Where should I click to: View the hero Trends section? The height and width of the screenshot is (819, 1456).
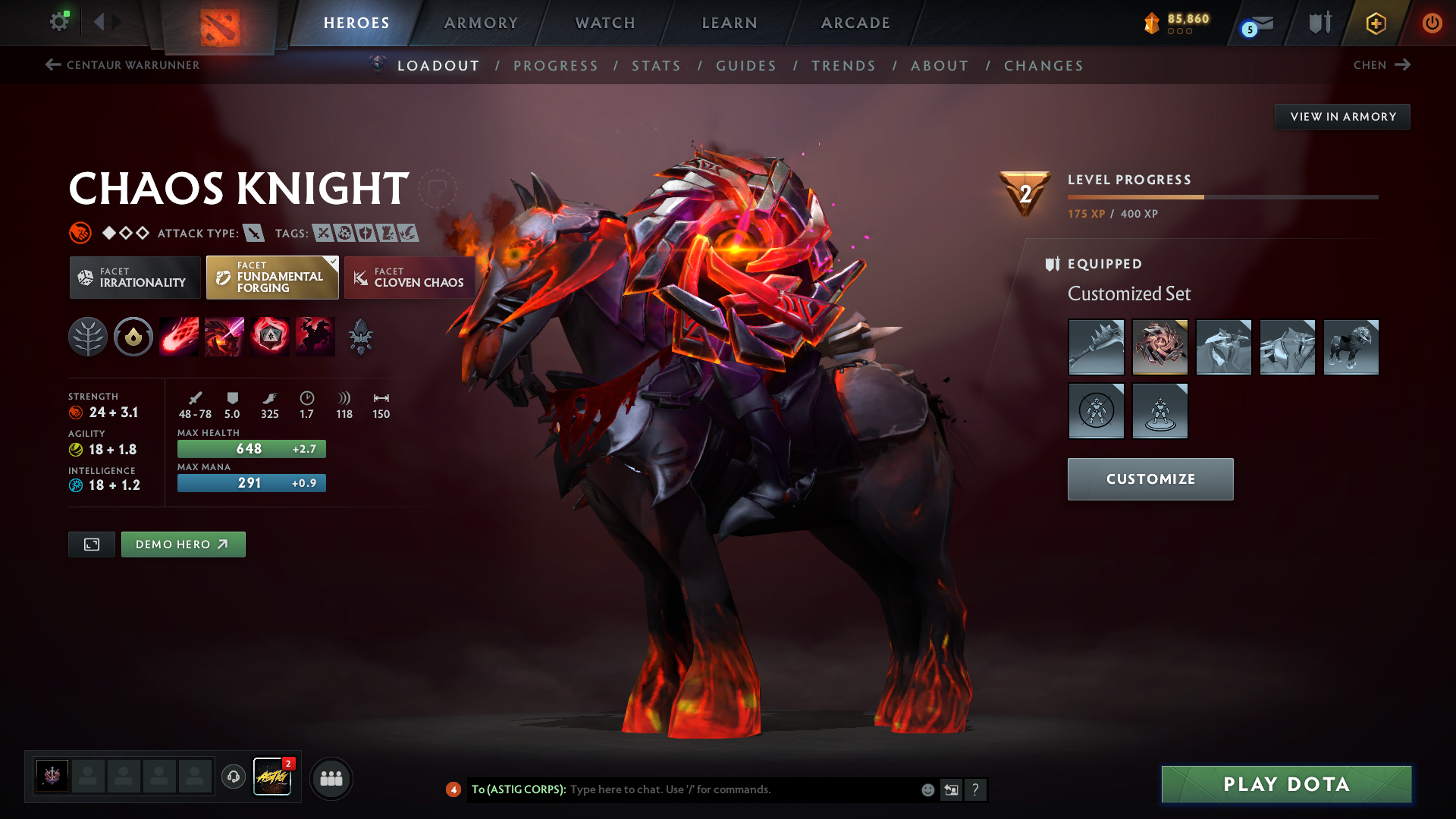click(x=843, y=66)
